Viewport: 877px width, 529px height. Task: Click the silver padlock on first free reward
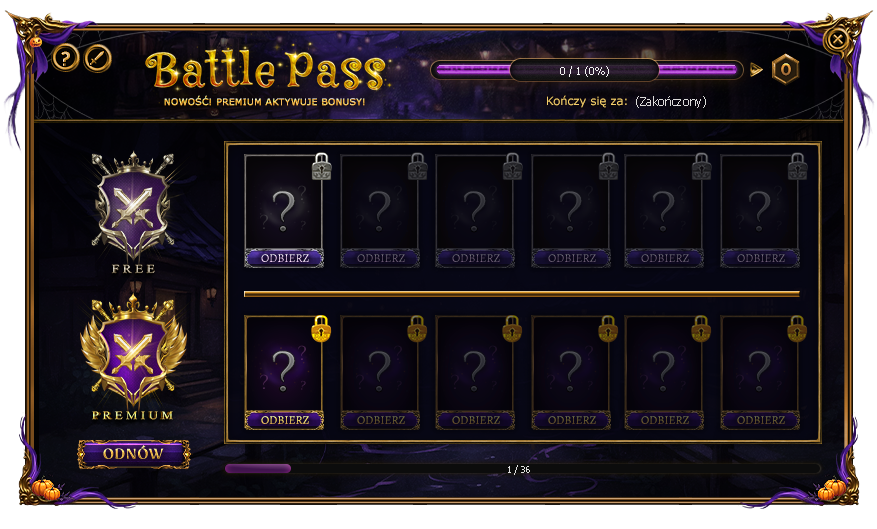point(321,167)
